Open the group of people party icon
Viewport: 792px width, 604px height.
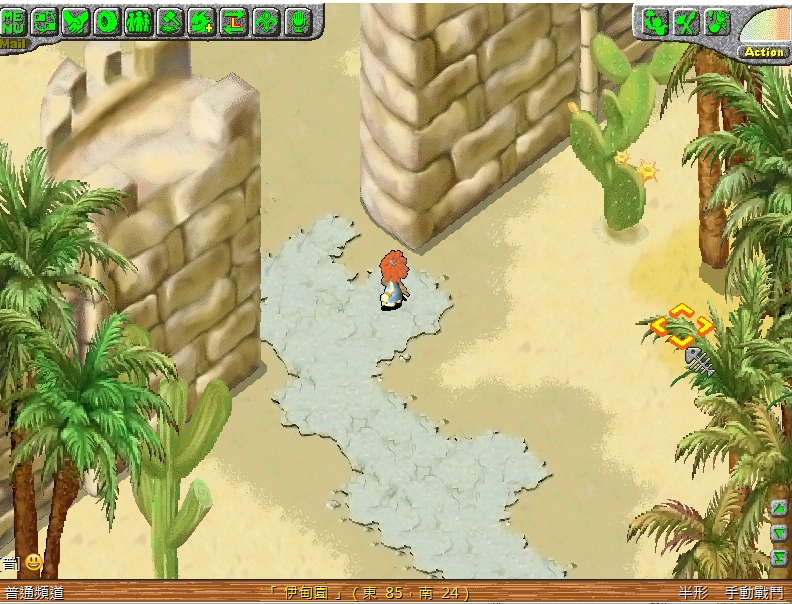[x=138, y=21]
